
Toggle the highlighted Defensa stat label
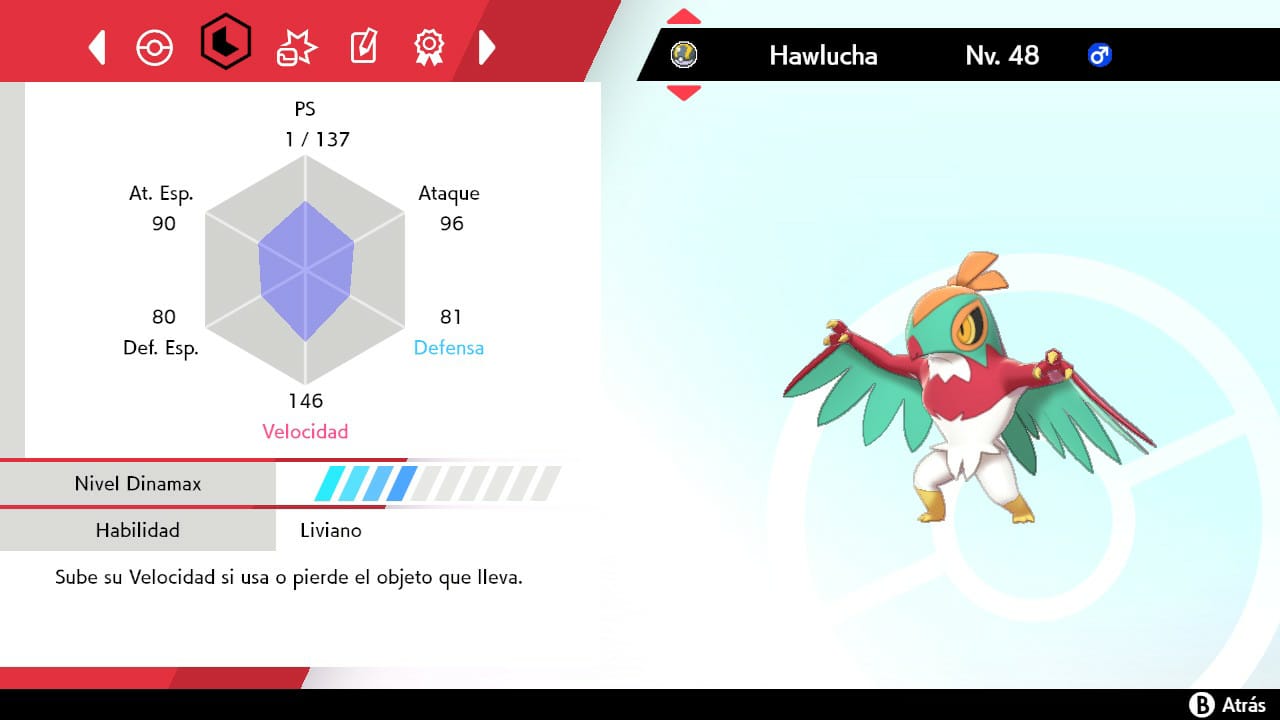[448, 348]
